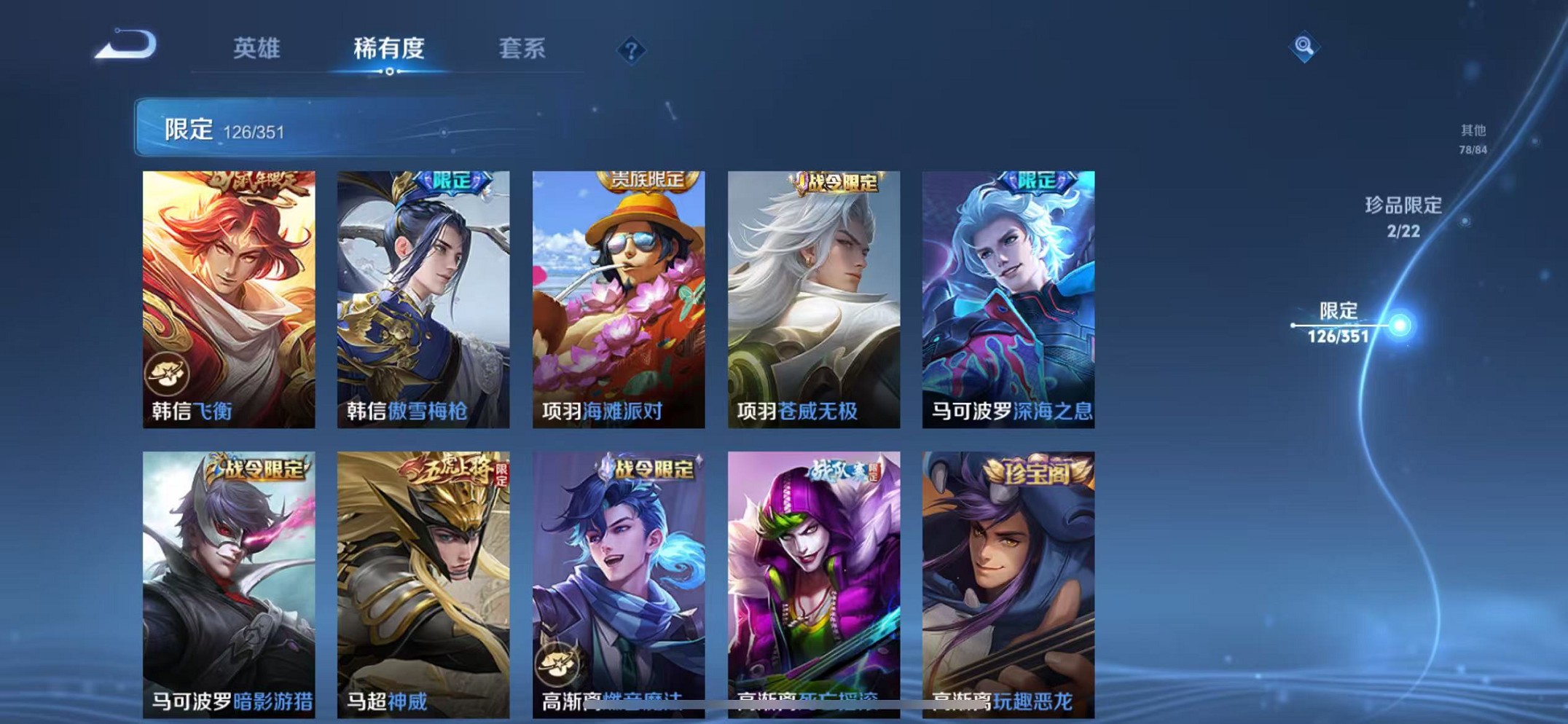The image size is (1568, 724).
Task: Click the circular badge on 高渐离燃音魔法 card
Action: (x=557, y=662)
